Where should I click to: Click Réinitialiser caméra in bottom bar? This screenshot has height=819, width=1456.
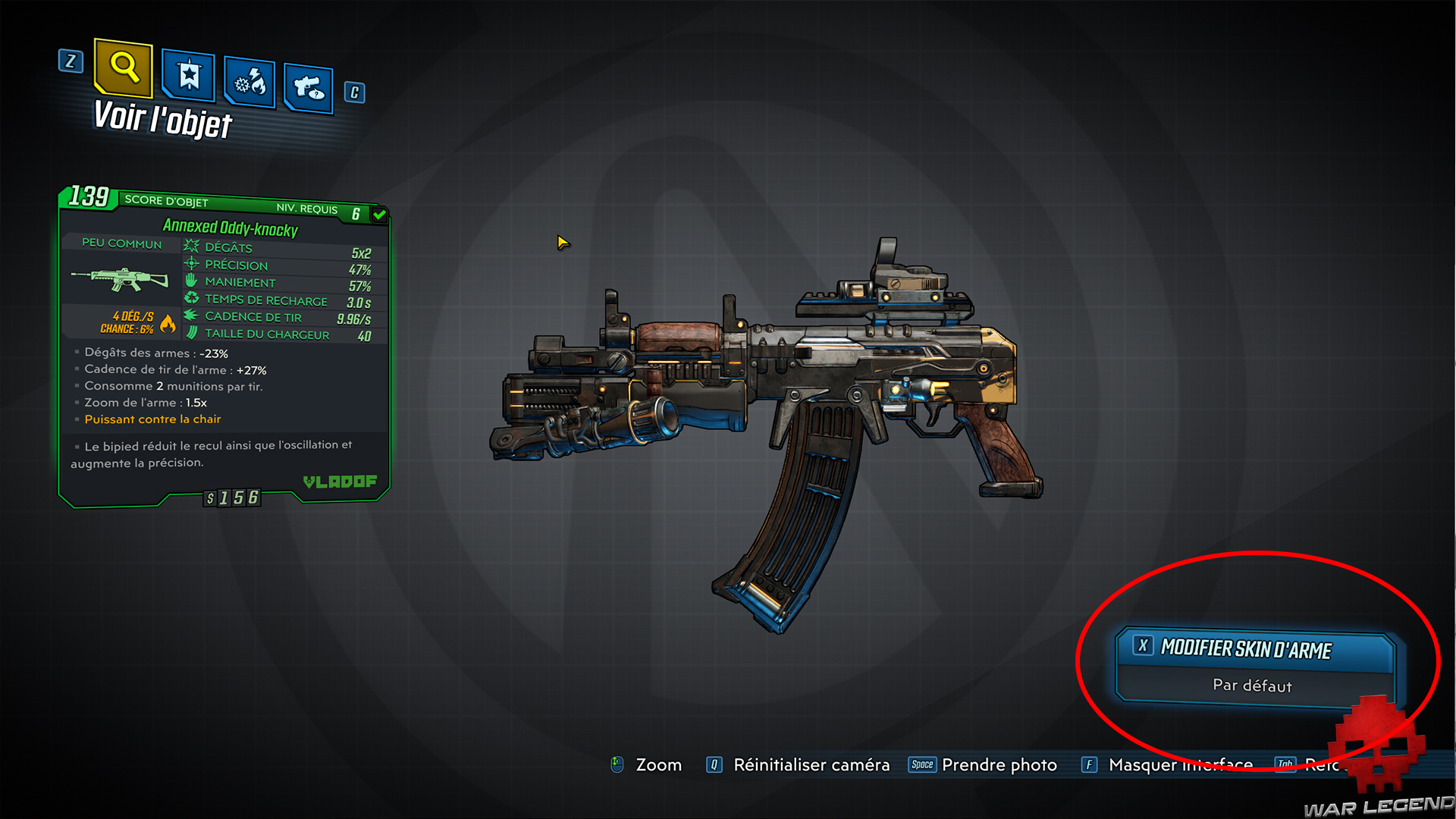click(x=811, y=764)
